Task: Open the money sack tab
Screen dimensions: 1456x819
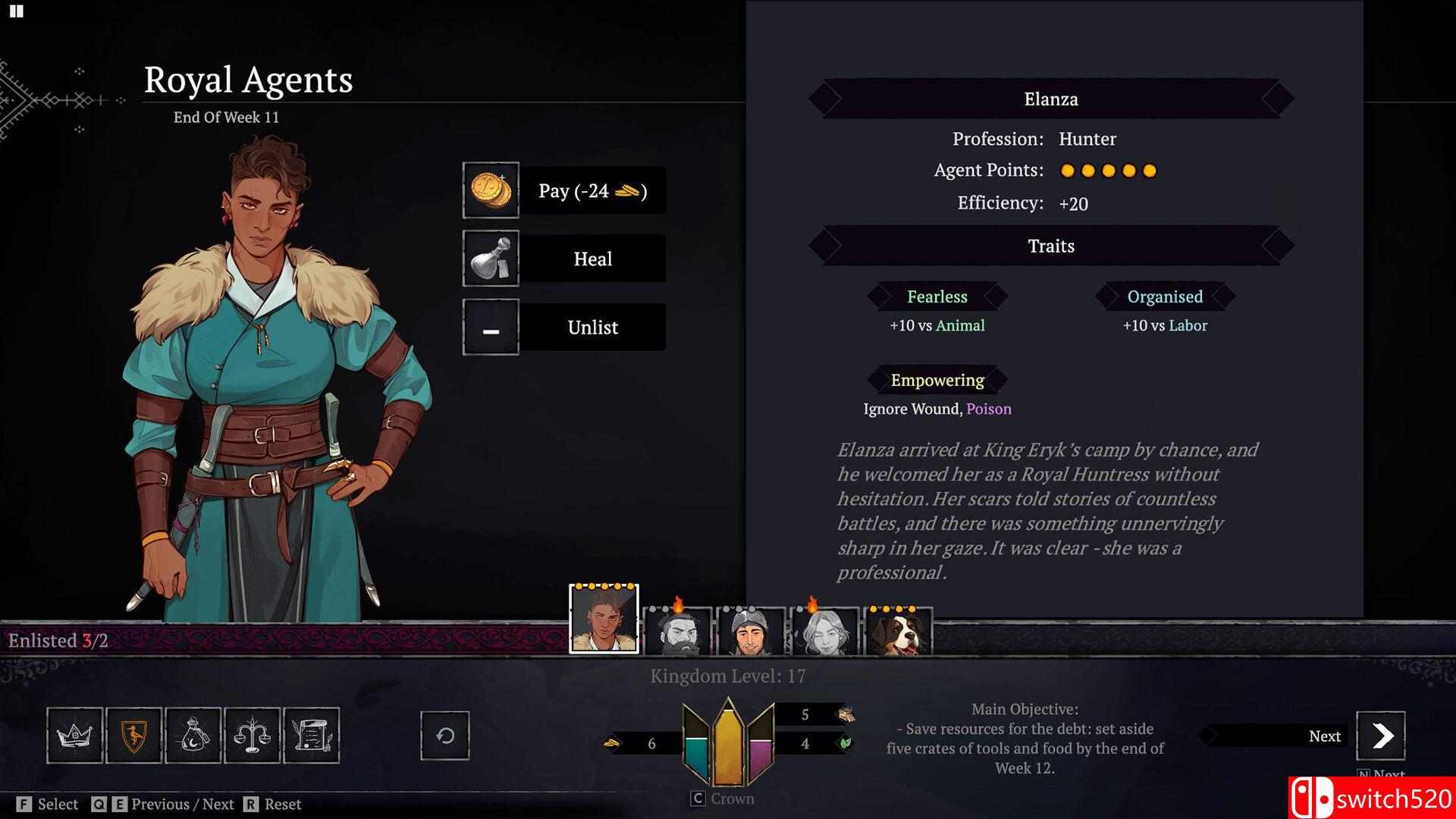Action: click(x=193, y=735)
